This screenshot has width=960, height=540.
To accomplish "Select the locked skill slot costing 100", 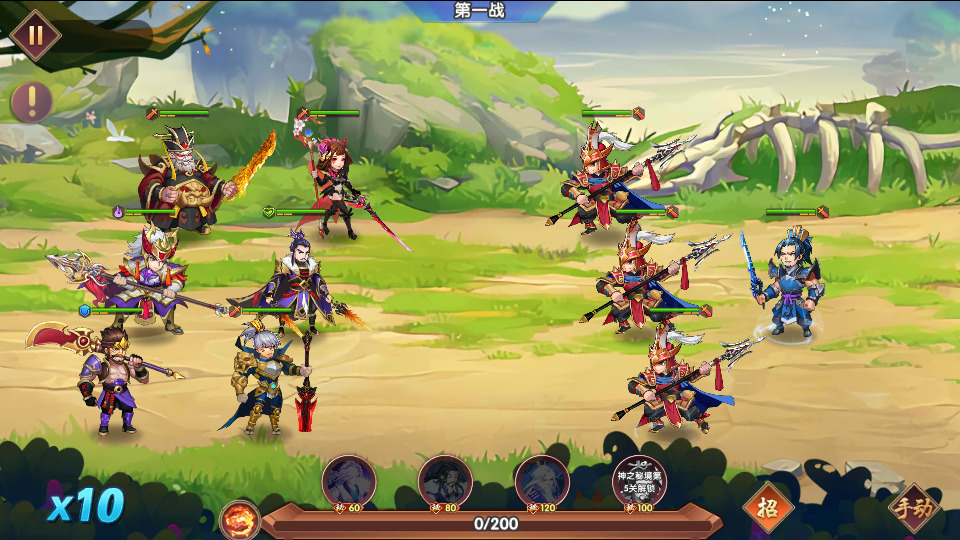I will tap(639, 481).
